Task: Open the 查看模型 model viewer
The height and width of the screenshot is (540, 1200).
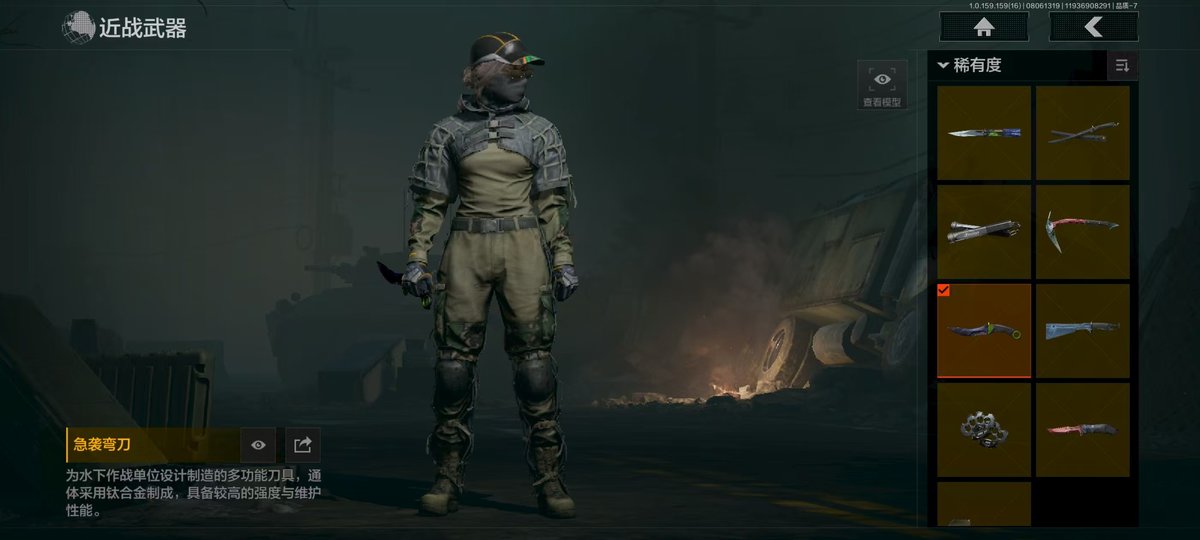Action: [x=882, y=85]
